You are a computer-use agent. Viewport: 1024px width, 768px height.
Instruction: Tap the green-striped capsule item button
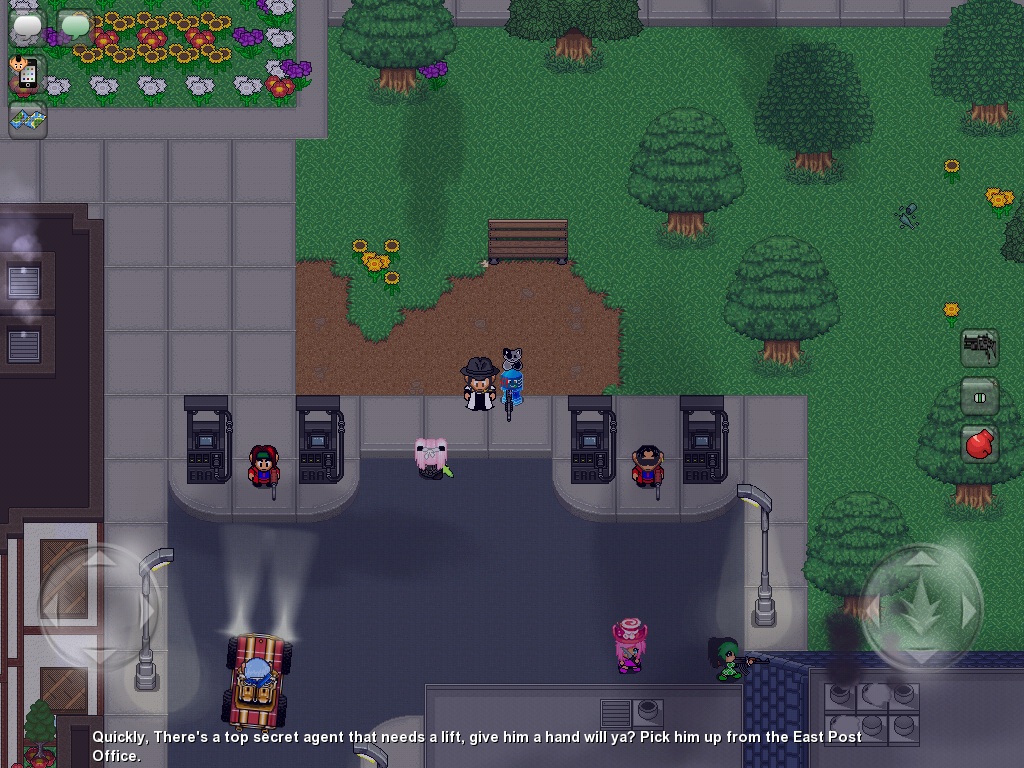[980, 395]
